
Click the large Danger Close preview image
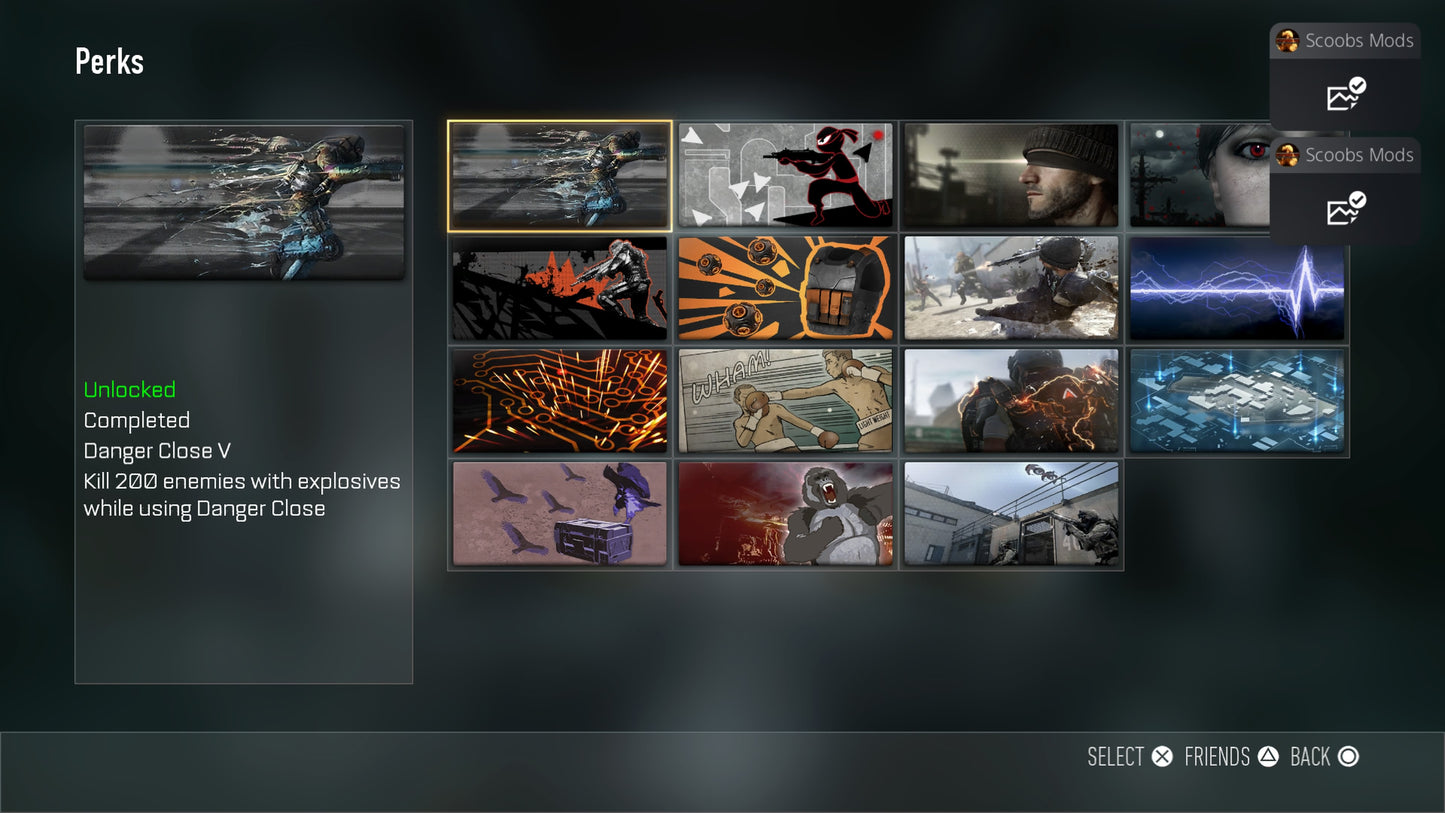[243, 202]
